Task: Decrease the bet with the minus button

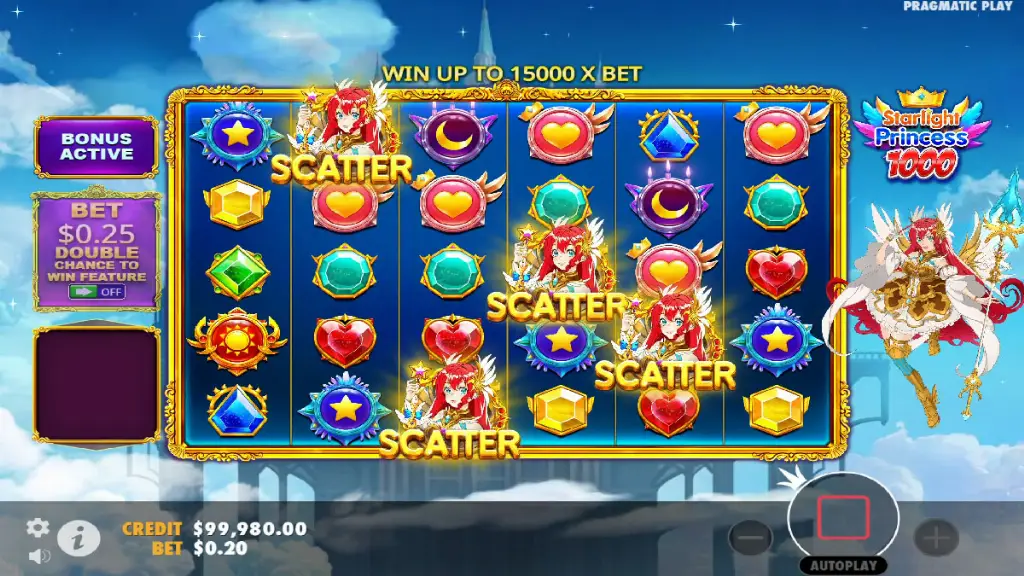Action: [751, 539]
